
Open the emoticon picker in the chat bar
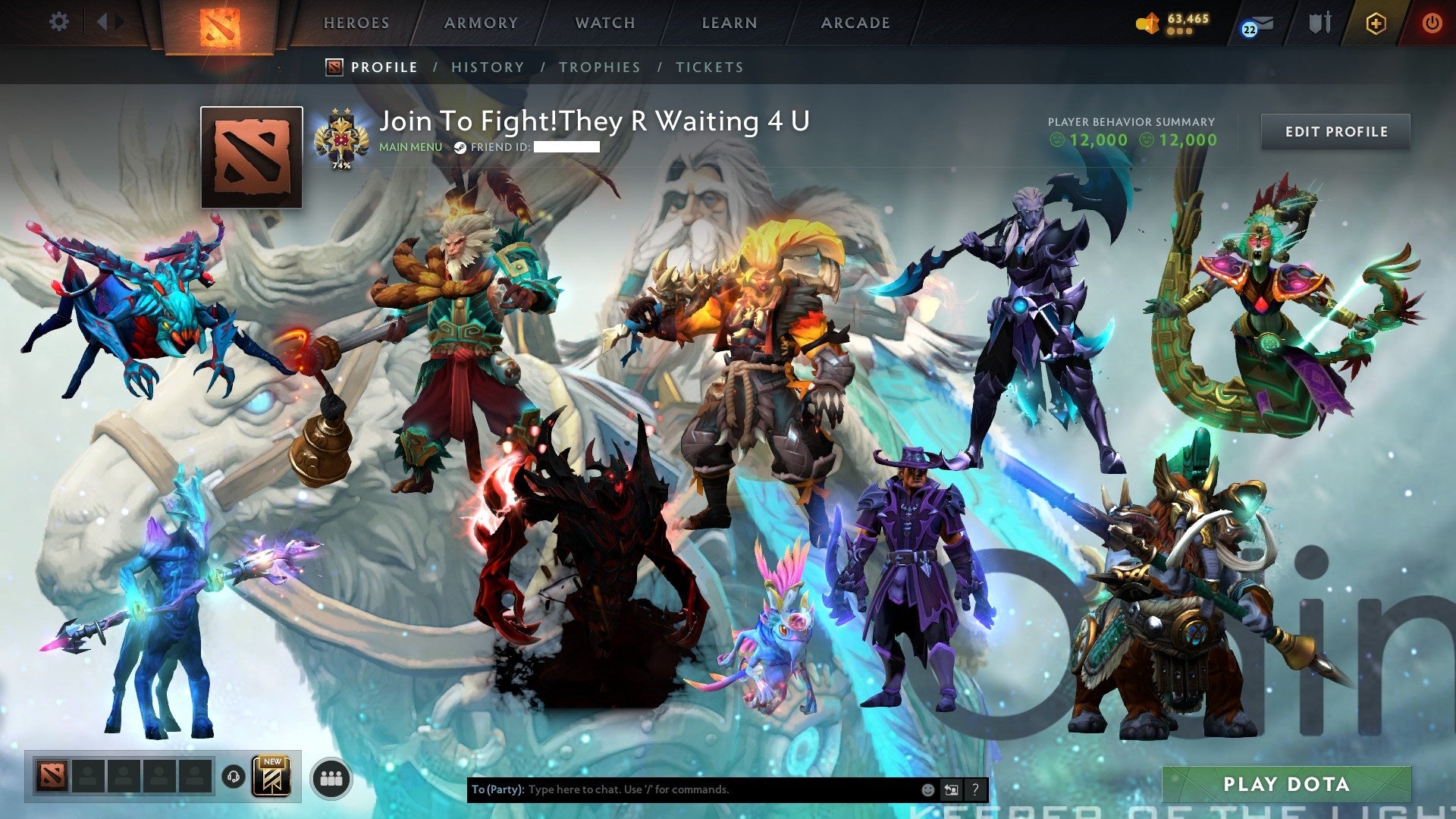pos(927,789)
